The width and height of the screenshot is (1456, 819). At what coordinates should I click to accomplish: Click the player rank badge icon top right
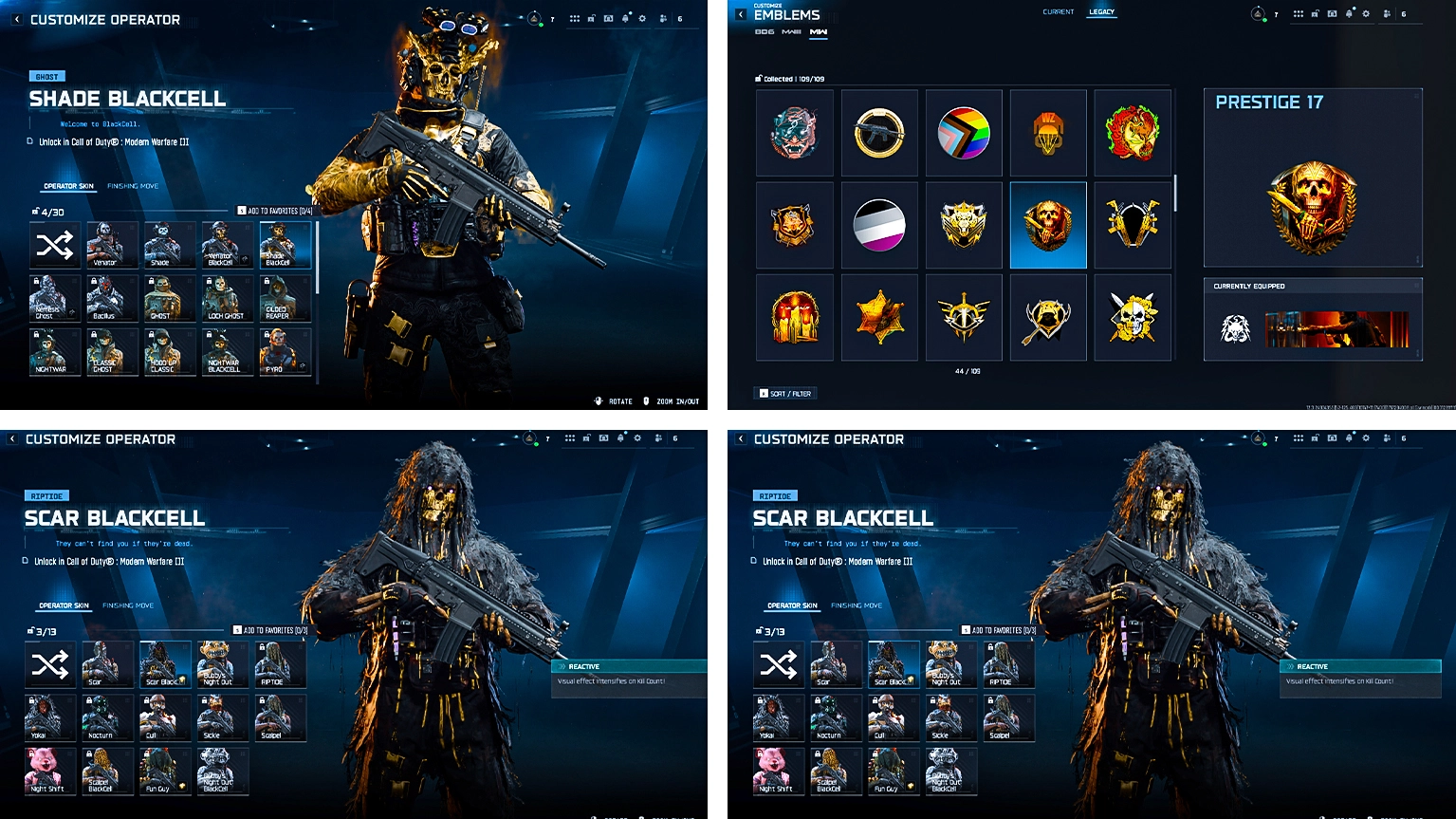[x=533, y=18]
